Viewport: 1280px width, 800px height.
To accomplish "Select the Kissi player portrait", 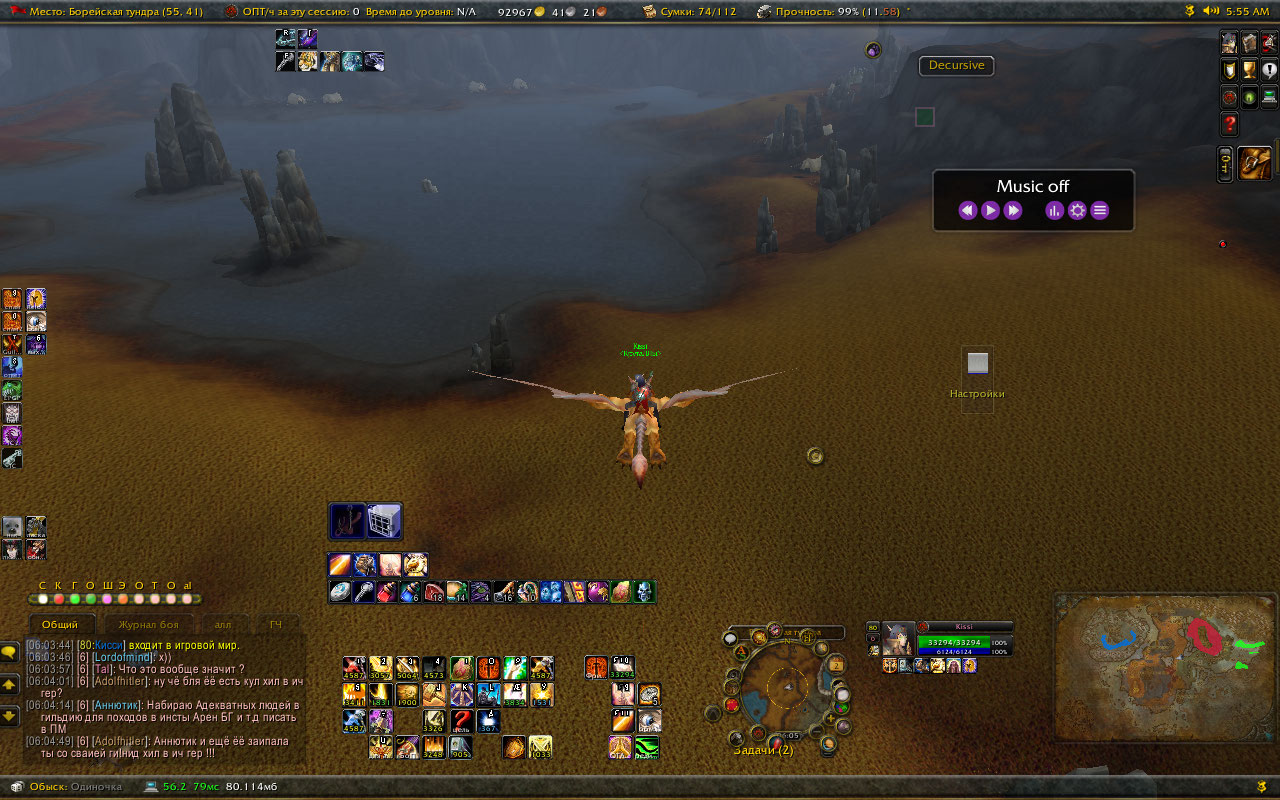I will click(x=897, y=639).
